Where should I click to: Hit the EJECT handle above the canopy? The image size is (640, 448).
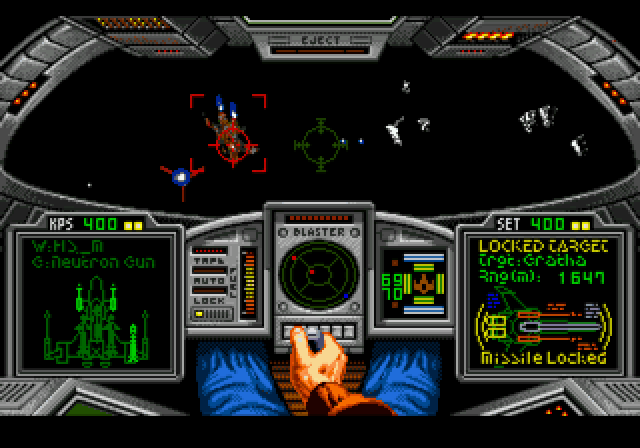pos(320,43)
